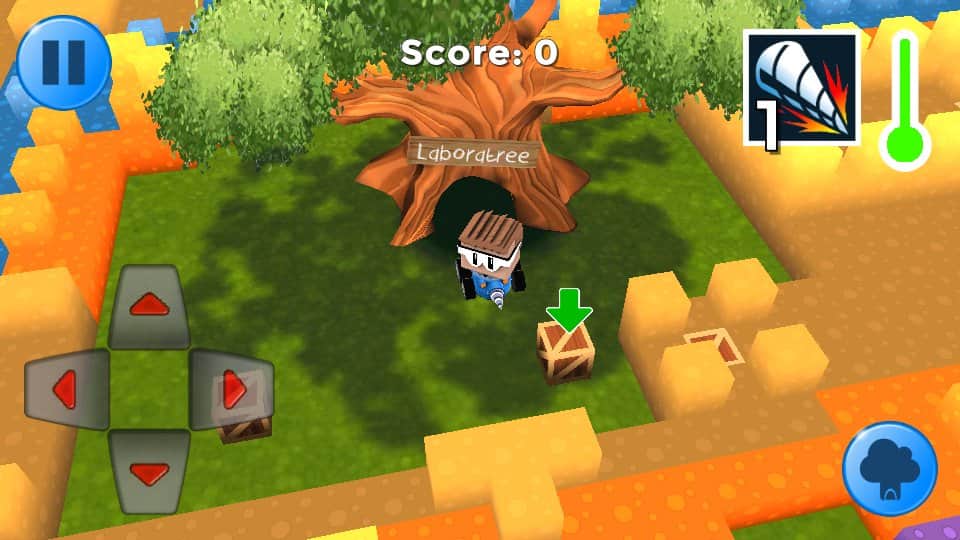960x540 pixels.
Task: Click the blue tree home button
Action: tap(889, 468)
